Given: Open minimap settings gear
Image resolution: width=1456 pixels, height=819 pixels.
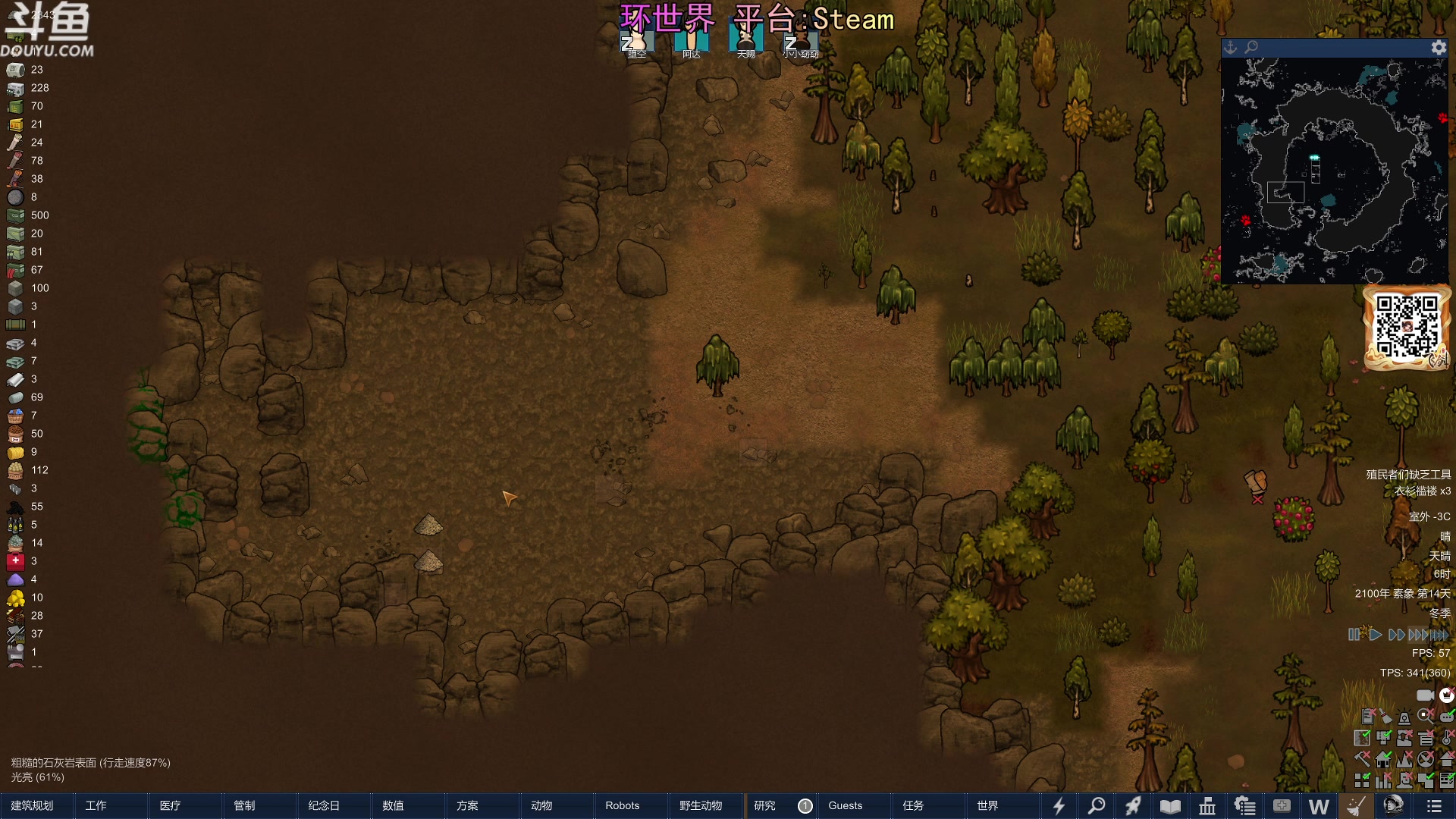Looking at the screenshot, I should (x=1439, y=48).
